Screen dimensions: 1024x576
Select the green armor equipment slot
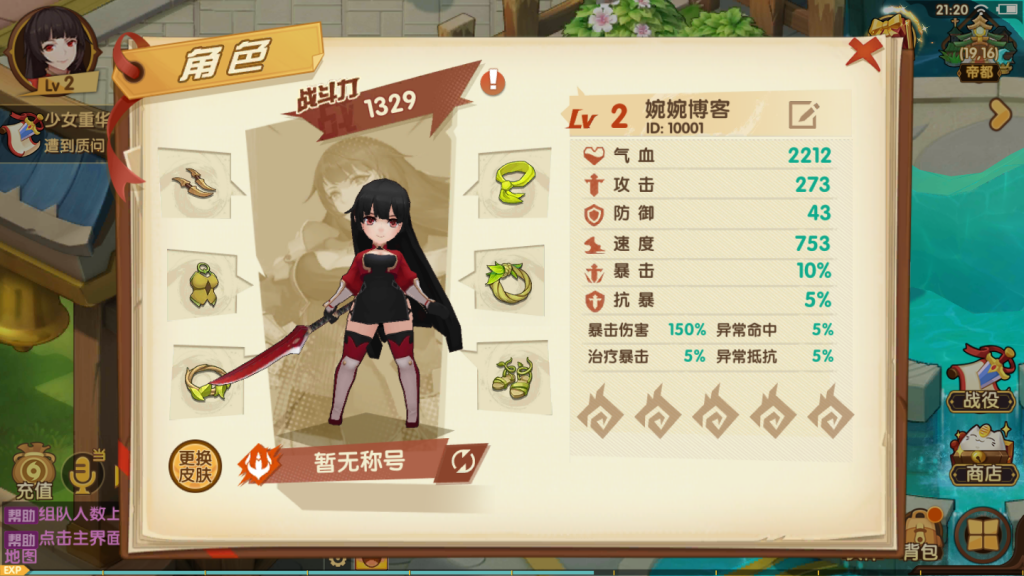coord(203,284)
